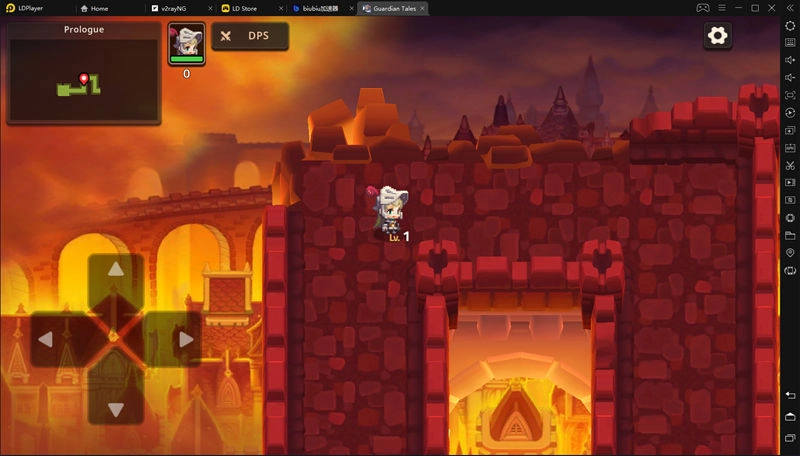Open the settings gear menu
The width and height of the screenshot is (800, 456).
717,36
